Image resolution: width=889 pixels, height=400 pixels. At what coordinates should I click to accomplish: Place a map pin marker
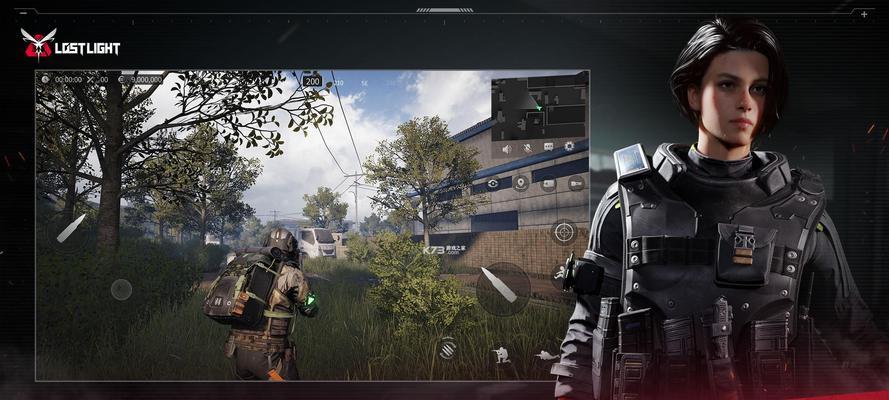point(520,183)
